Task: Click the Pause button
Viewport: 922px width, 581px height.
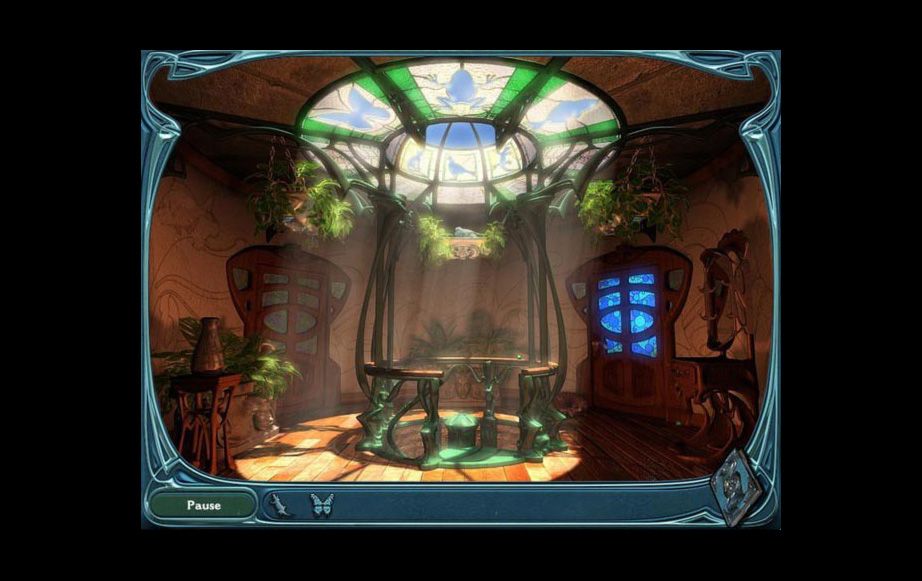Action: point(204,505)
